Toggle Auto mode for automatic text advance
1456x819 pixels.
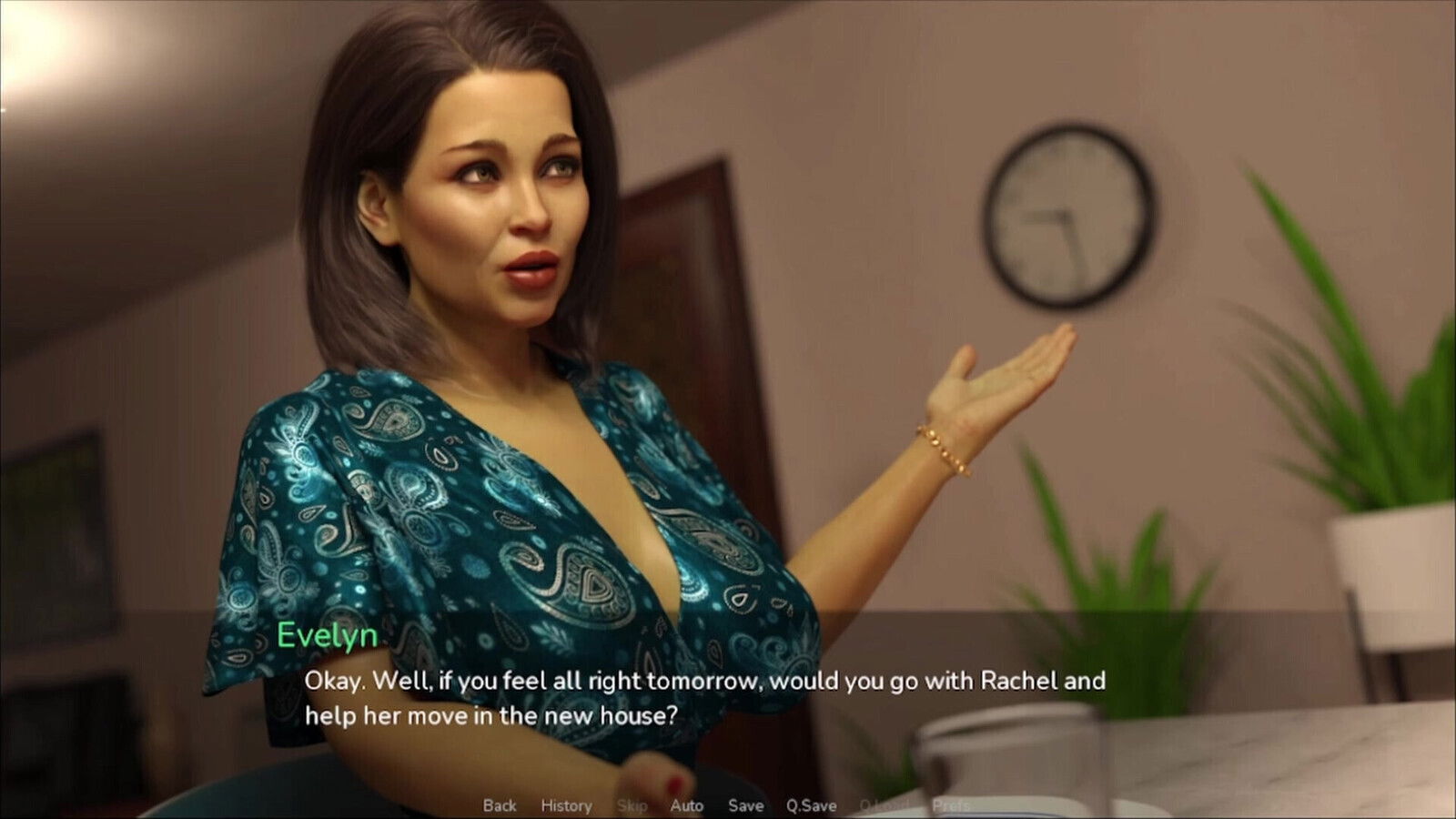pos(686,805)
